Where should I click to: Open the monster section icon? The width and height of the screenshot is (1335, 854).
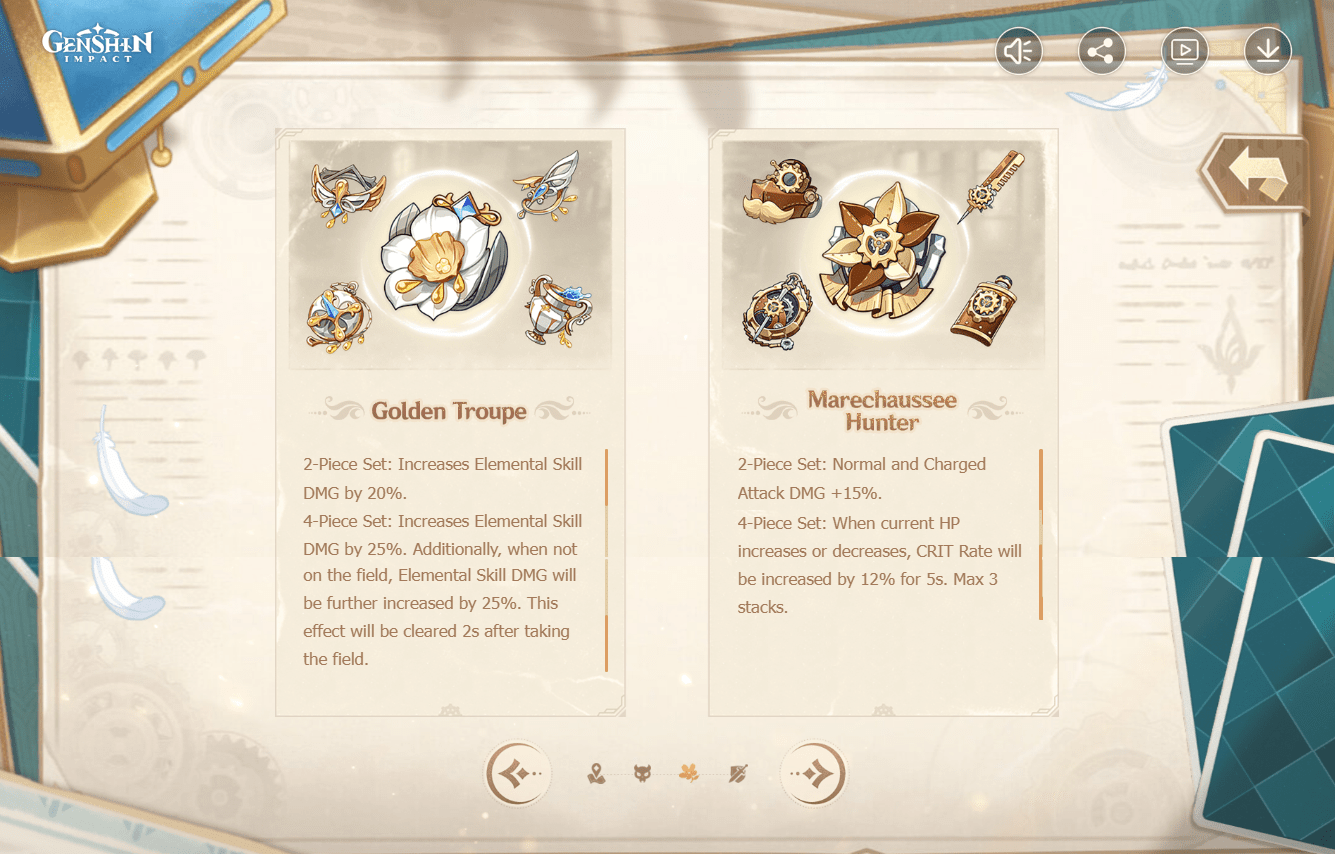pyautogui.click(x=642, y=771)
